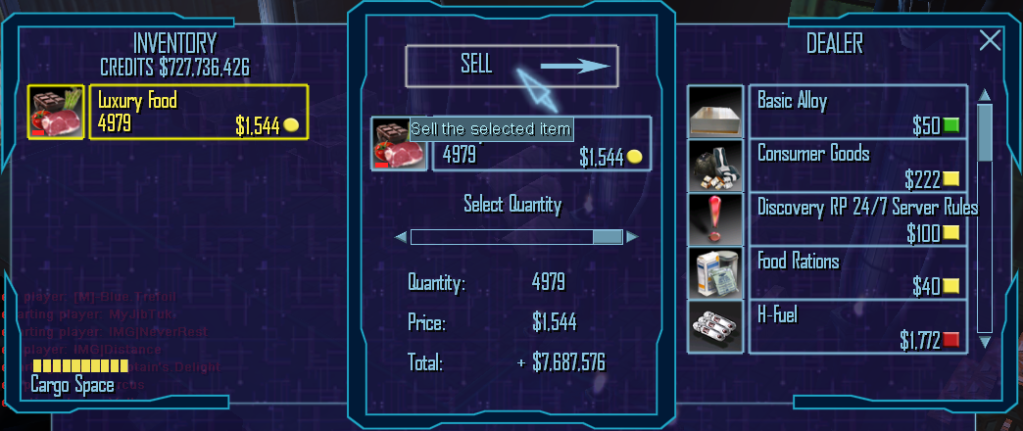Click the Select Quantity slider bar
Screen dimensions: 1023x431
(x=516, y=237)
